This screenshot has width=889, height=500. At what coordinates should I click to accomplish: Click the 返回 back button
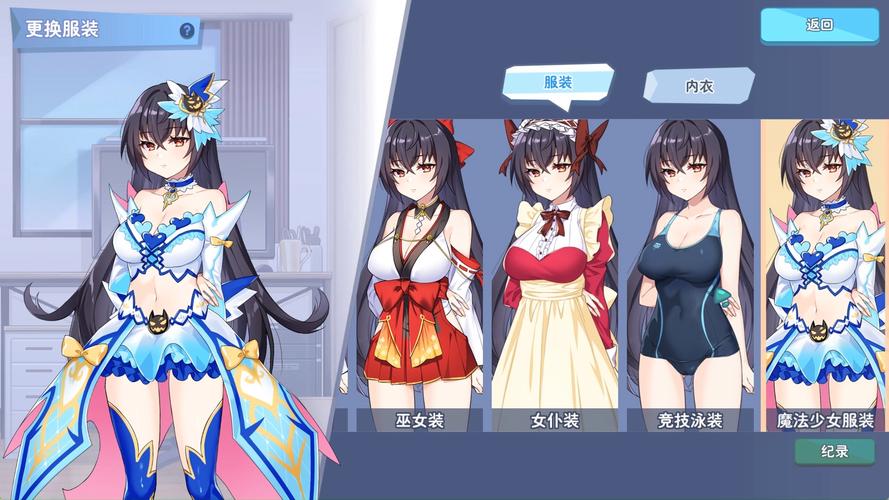(x=819, y=26)
